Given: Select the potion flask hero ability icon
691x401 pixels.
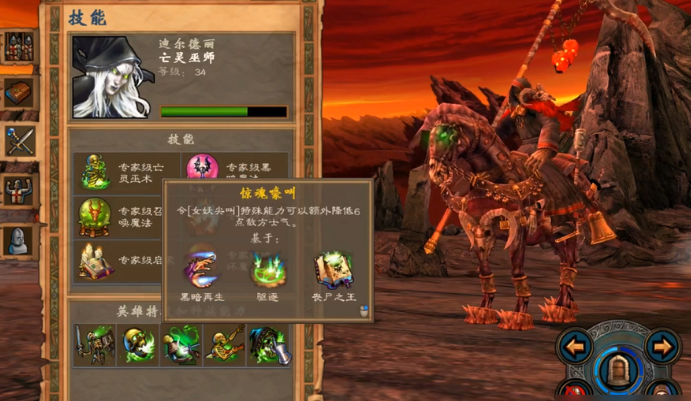Looking at the screenshot, I should coord(183,344).
